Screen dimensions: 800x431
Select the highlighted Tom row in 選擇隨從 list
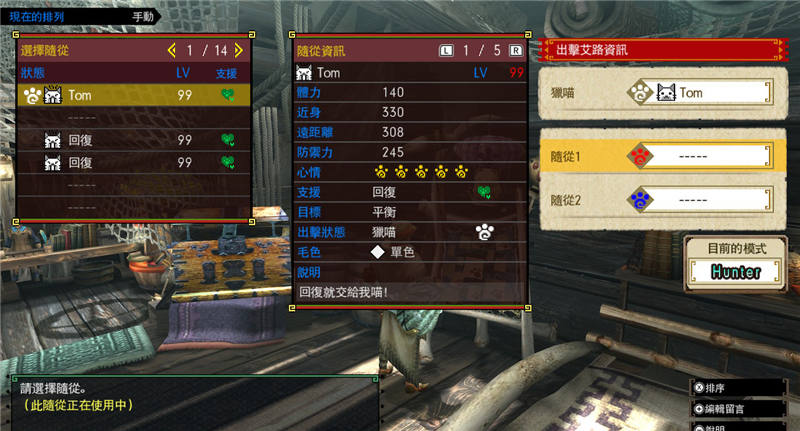[133, 96]
